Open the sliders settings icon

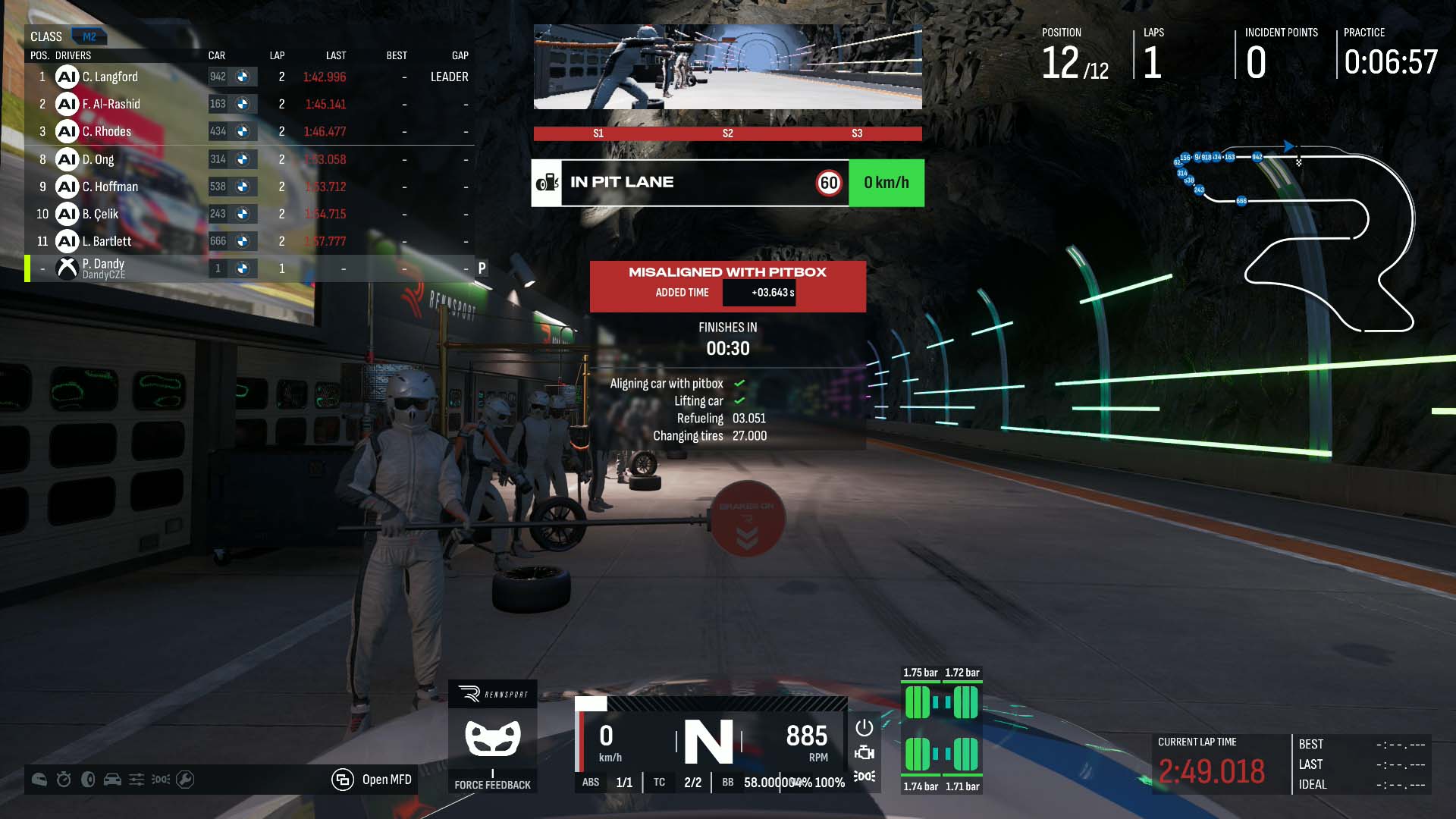click(x=136, y=780)
